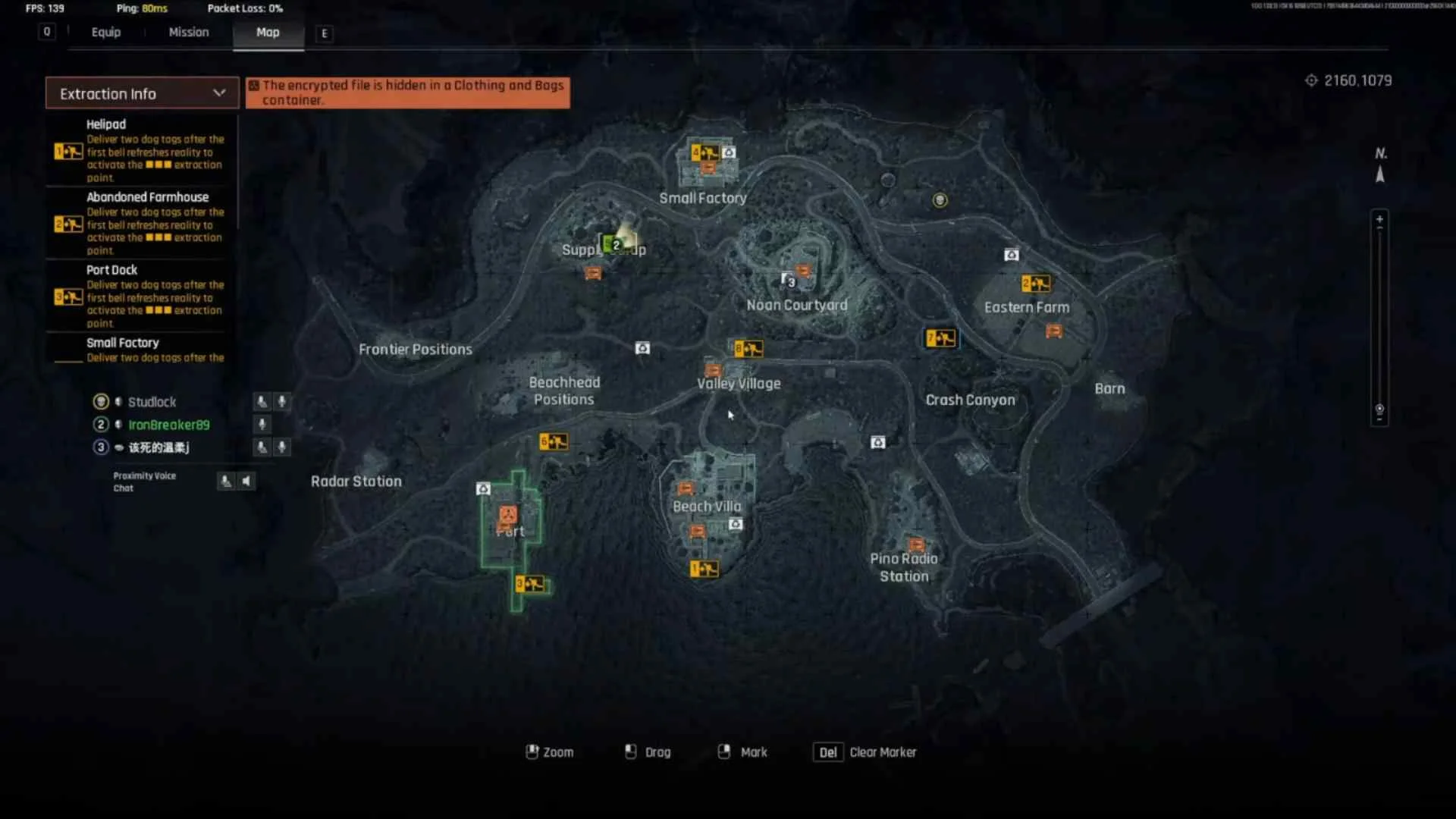Disable the Proximity Voice Chat speaker
1456x819 pixels.
[247, 481]
